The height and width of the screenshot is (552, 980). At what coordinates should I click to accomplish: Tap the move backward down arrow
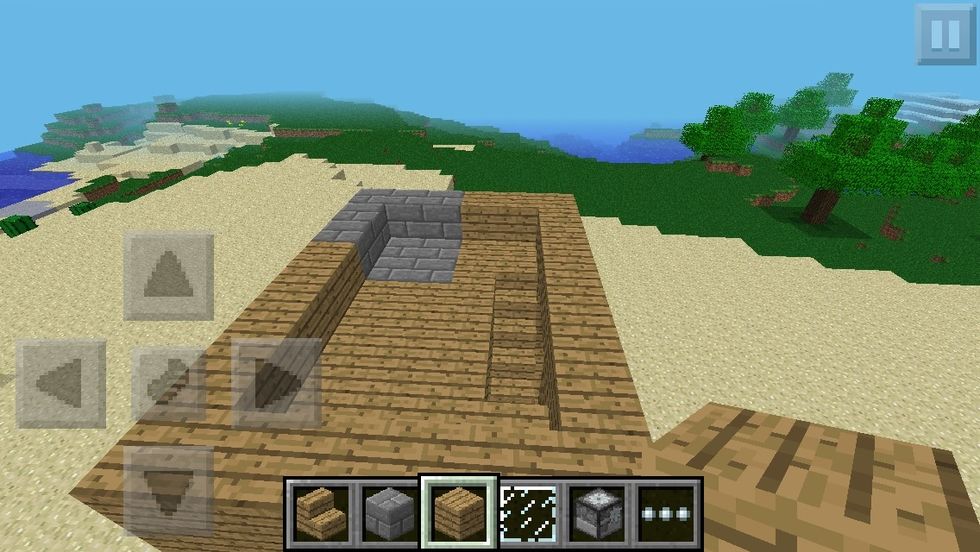coord(168,490)
